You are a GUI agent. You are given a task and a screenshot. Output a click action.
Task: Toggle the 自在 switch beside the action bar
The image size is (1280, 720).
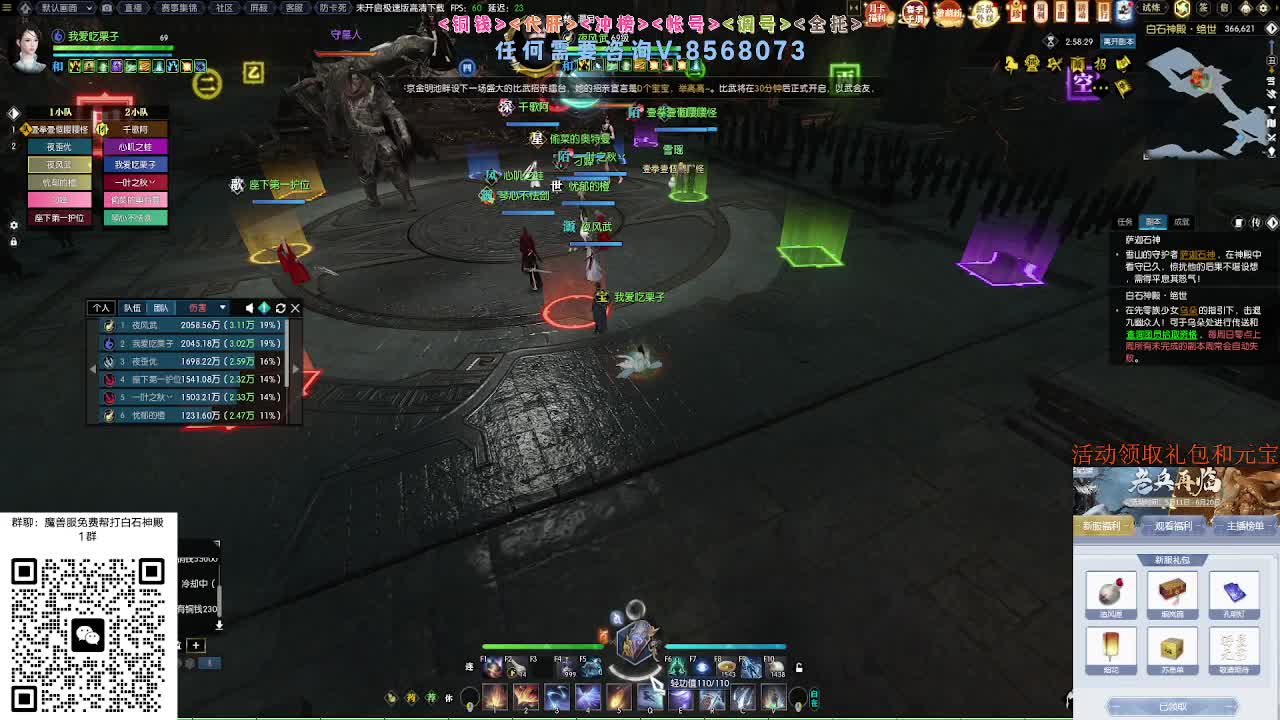tap(813, 697)
